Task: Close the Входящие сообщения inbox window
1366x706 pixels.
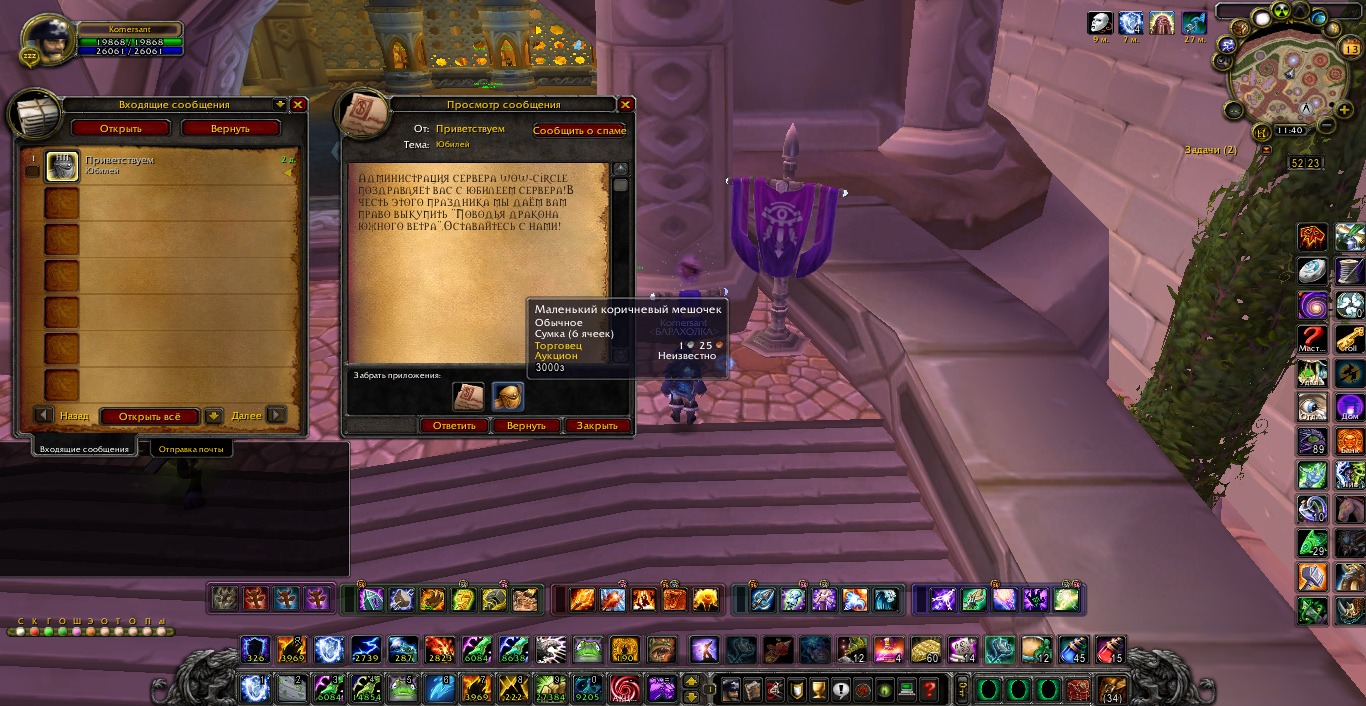Action: (x=298, y=105)
